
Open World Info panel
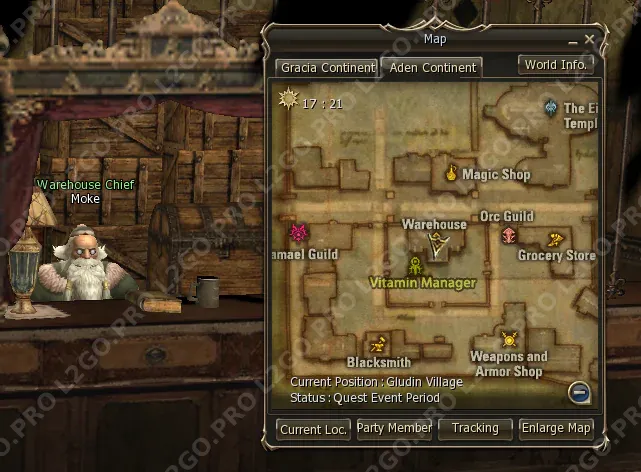tap(556, 64)
